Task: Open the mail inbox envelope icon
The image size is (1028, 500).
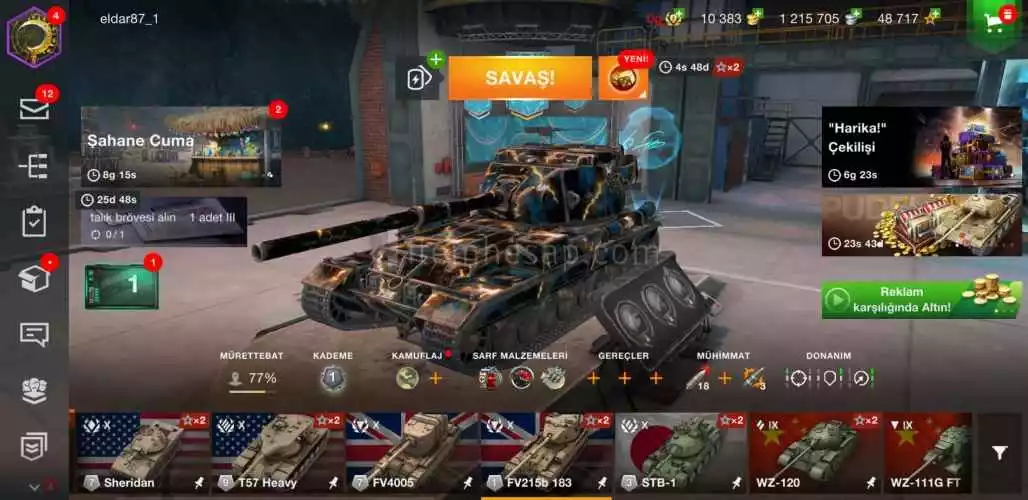Action: pos(33,109)
